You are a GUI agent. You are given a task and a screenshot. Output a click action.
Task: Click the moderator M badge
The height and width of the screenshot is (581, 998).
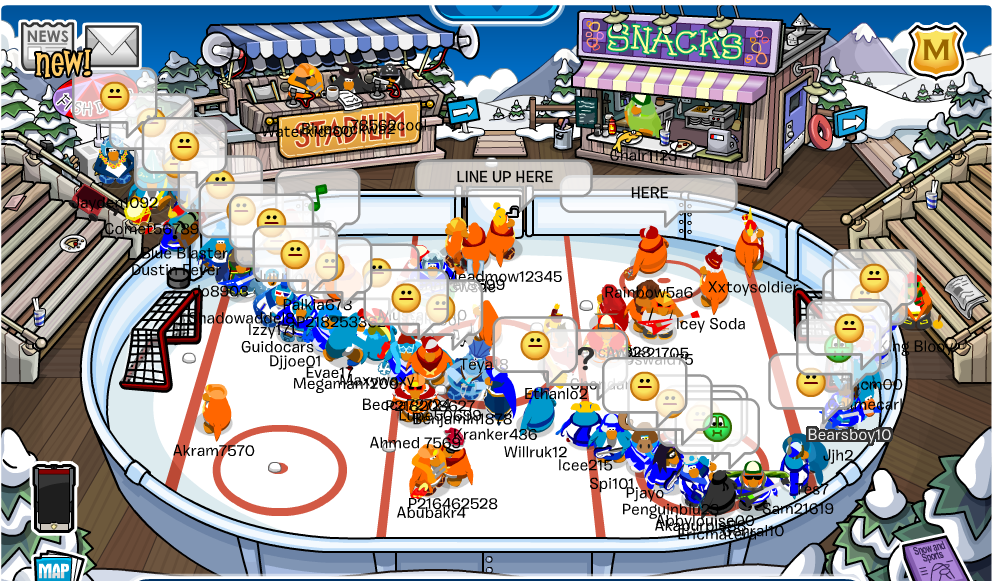click(936, 50)
